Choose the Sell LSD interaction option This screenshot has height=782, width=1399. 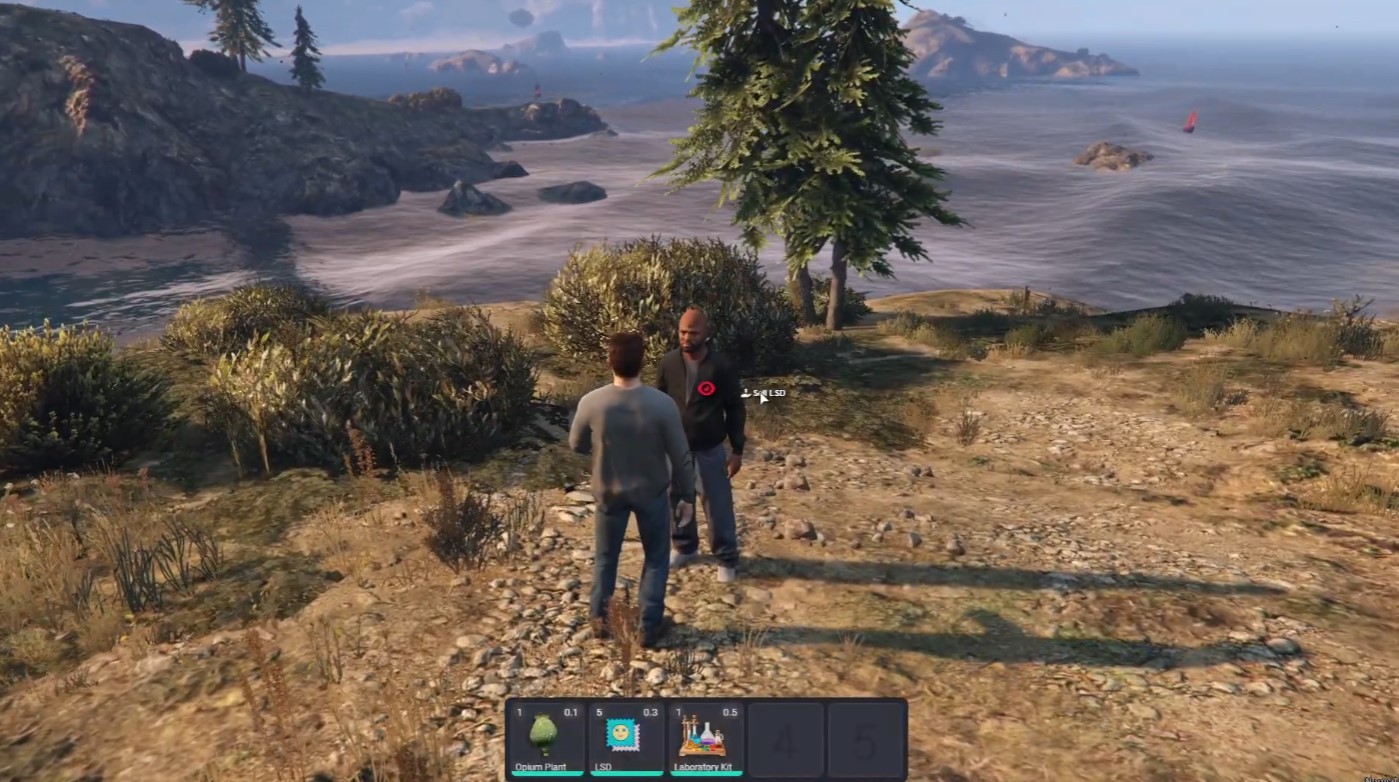tap(768, 393)
